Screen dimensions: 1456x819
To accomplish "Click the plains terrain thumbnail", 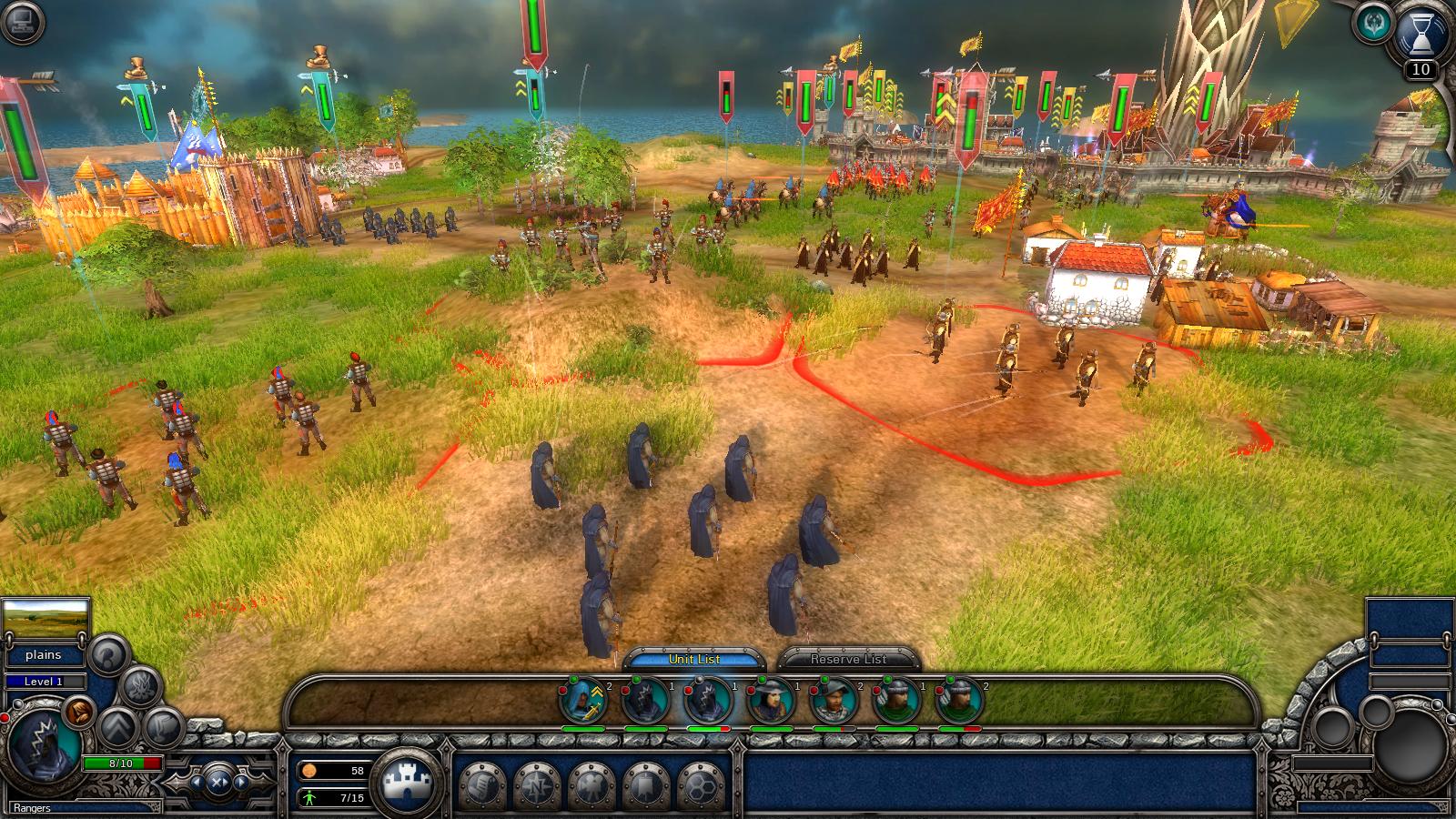I will tap(45, 620).
